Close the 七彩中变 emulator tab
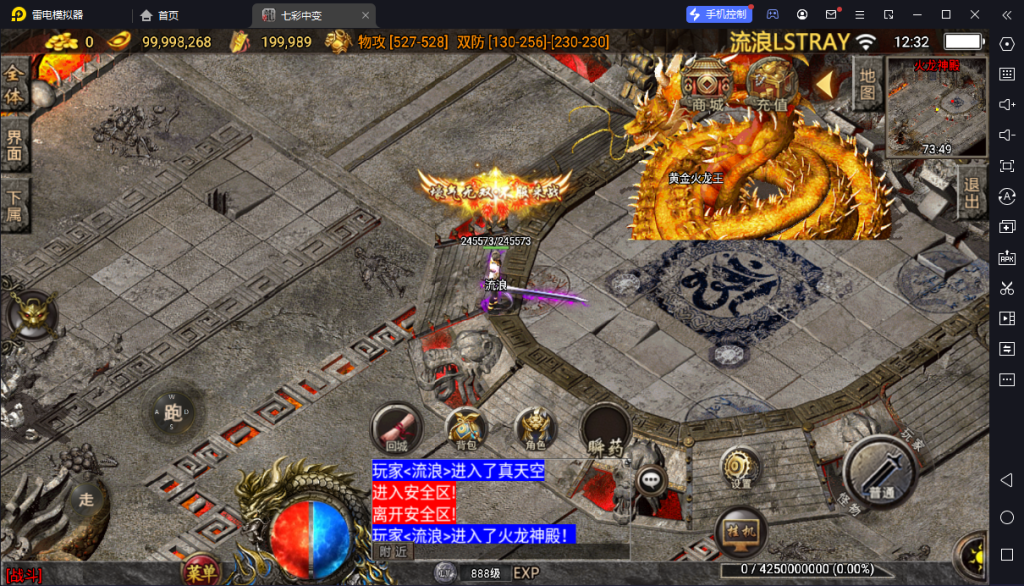The width and height of the screenshot is (1024, 586). [365, 15]
